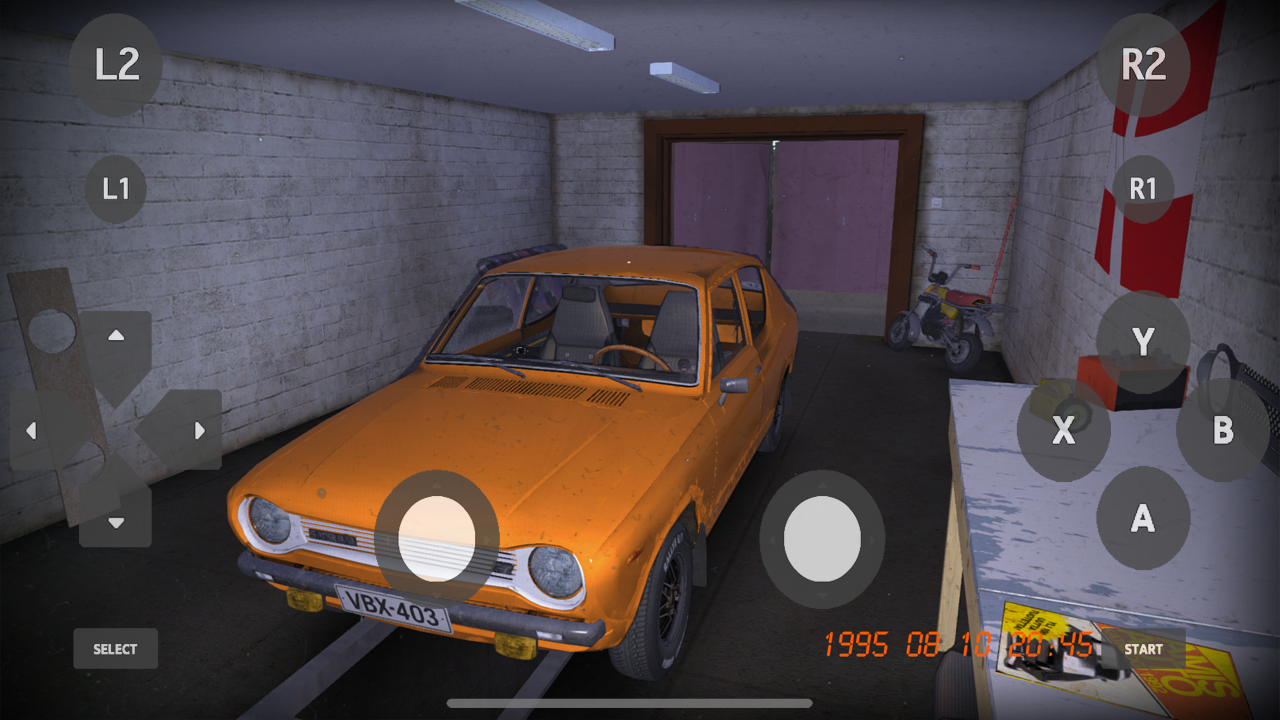Tap the SELECT button
The image size is (1280, 720).
114,648
